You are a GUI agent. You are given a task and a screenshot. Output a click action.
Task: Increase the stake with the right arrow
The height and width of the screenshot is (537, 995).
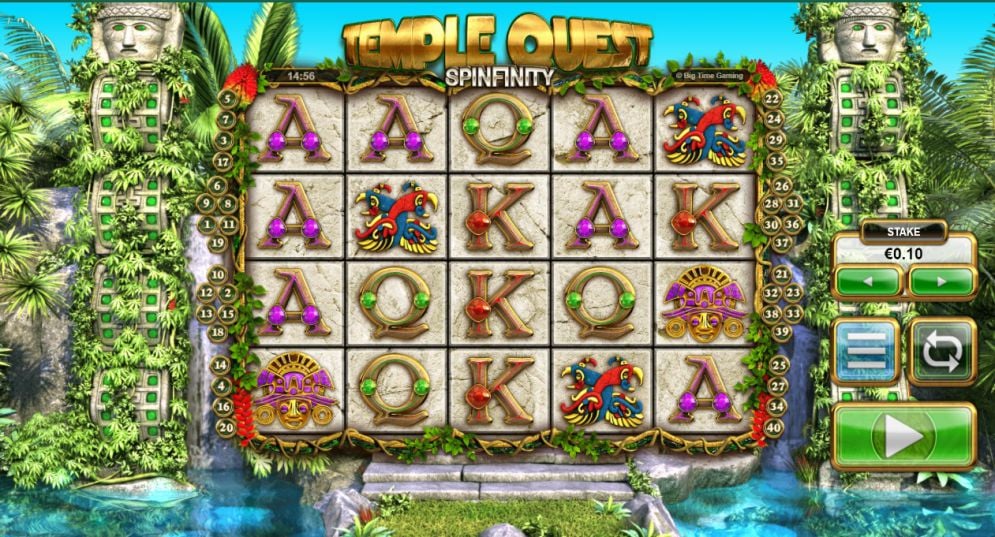940,282
